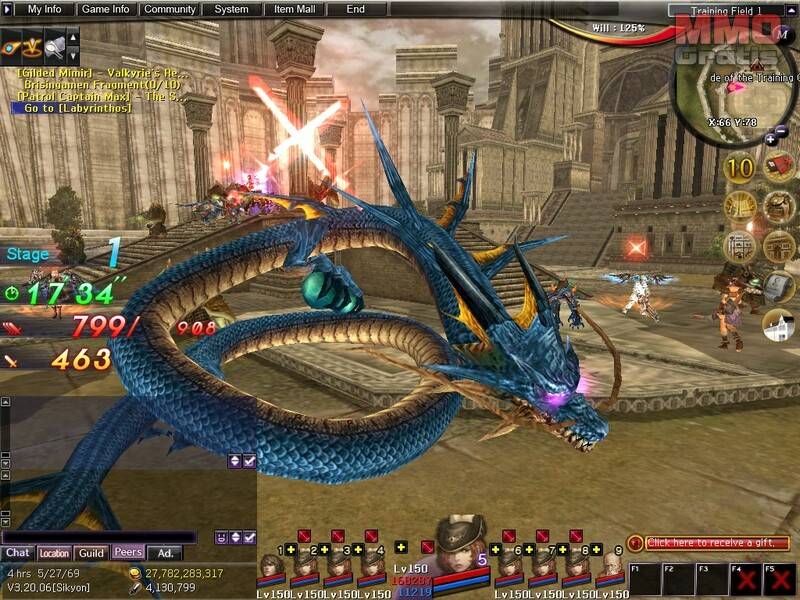The image size is (800, 600).
Task: Switch to the Ad. chat tab
Action: (164, 552)
